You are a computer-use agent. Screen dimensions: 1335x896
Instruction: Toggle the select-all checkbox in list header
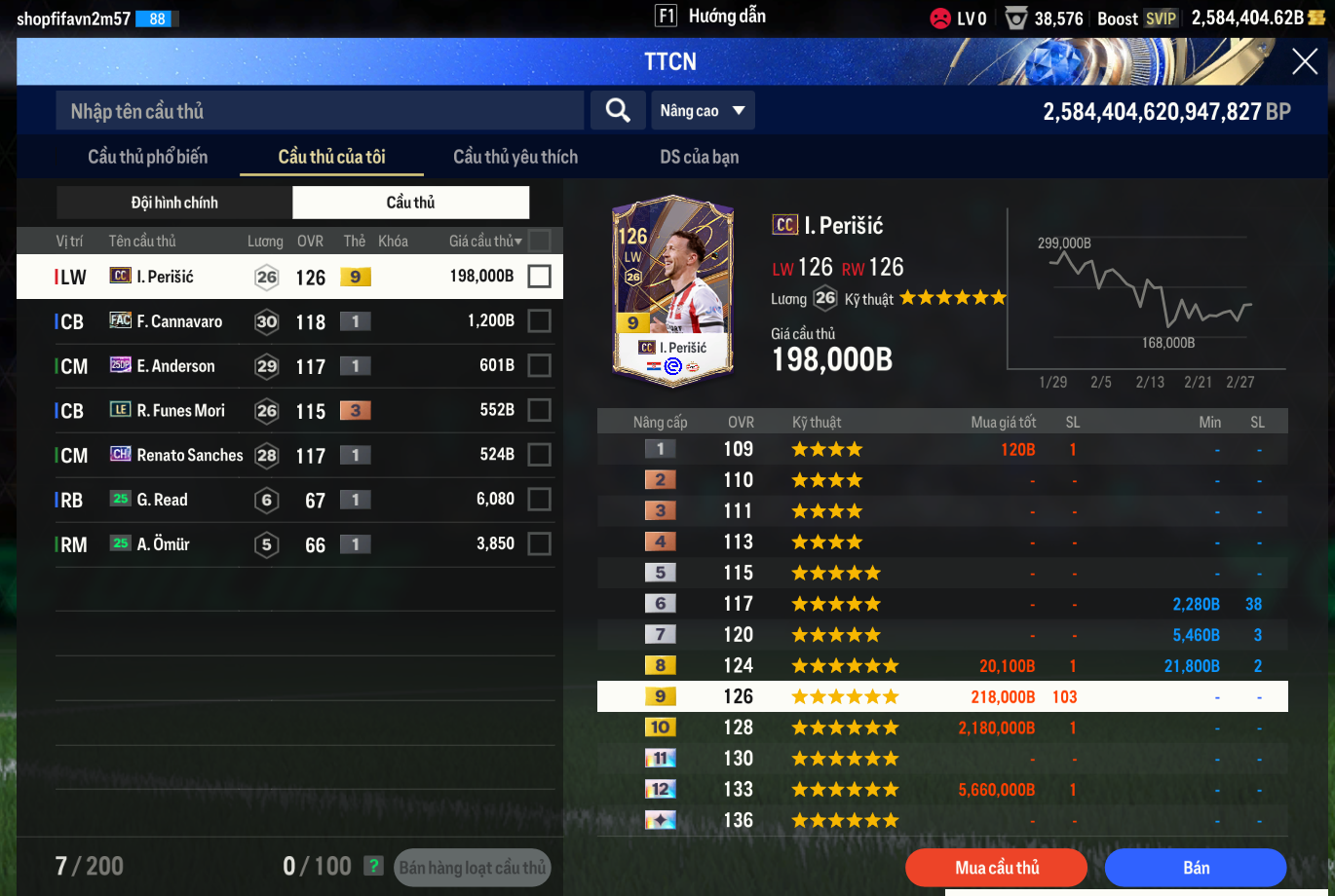point(539,241)
